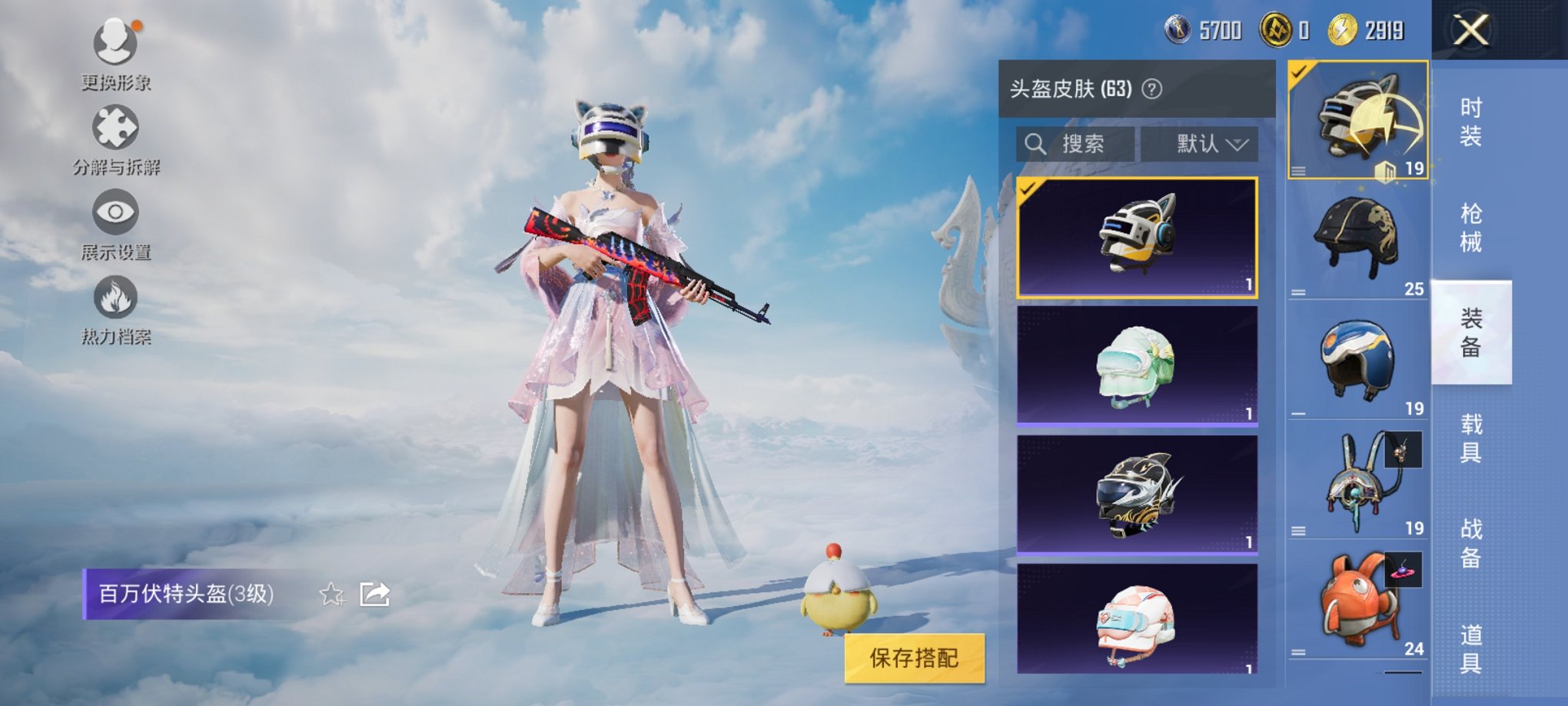Select the currently checked helmet in right column

tap(1357, 119)
